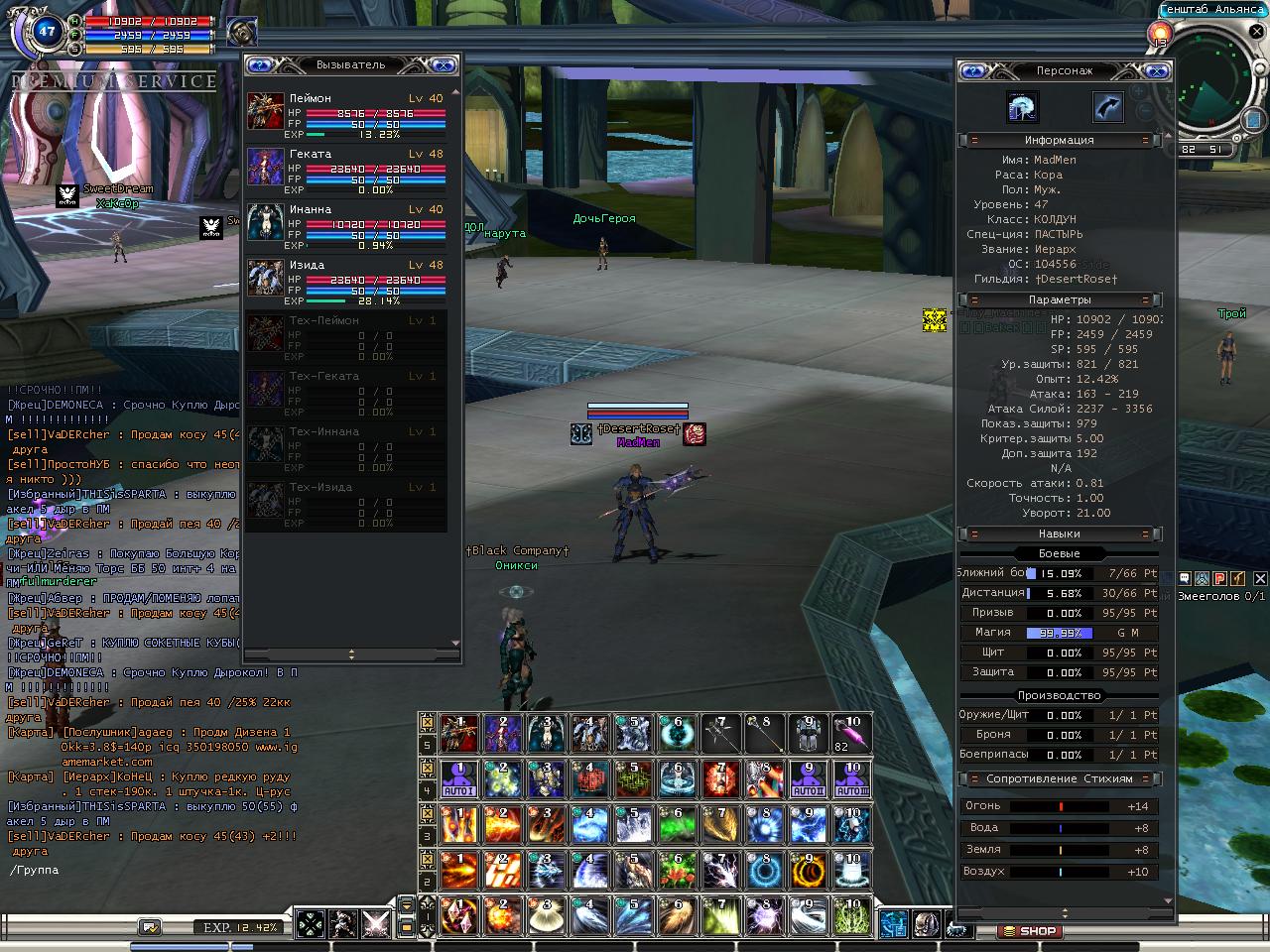1270x952 pixels.
Task: Open help for the Вызыватель window
Action: tap(260, 65)
